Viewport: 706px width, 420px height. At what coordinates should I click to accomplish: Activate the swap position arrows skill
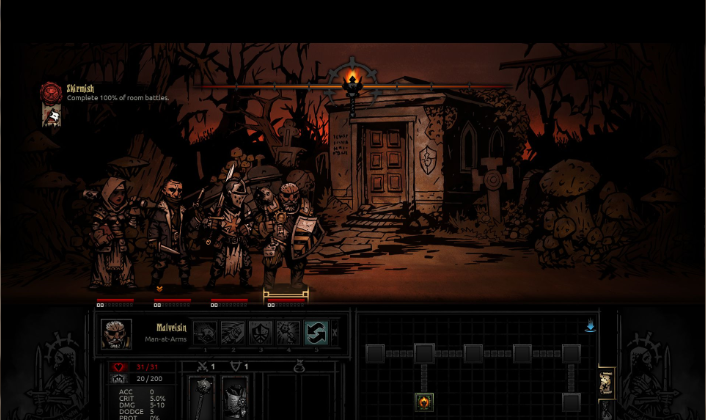pyautogui.click(x=317, y=334)
